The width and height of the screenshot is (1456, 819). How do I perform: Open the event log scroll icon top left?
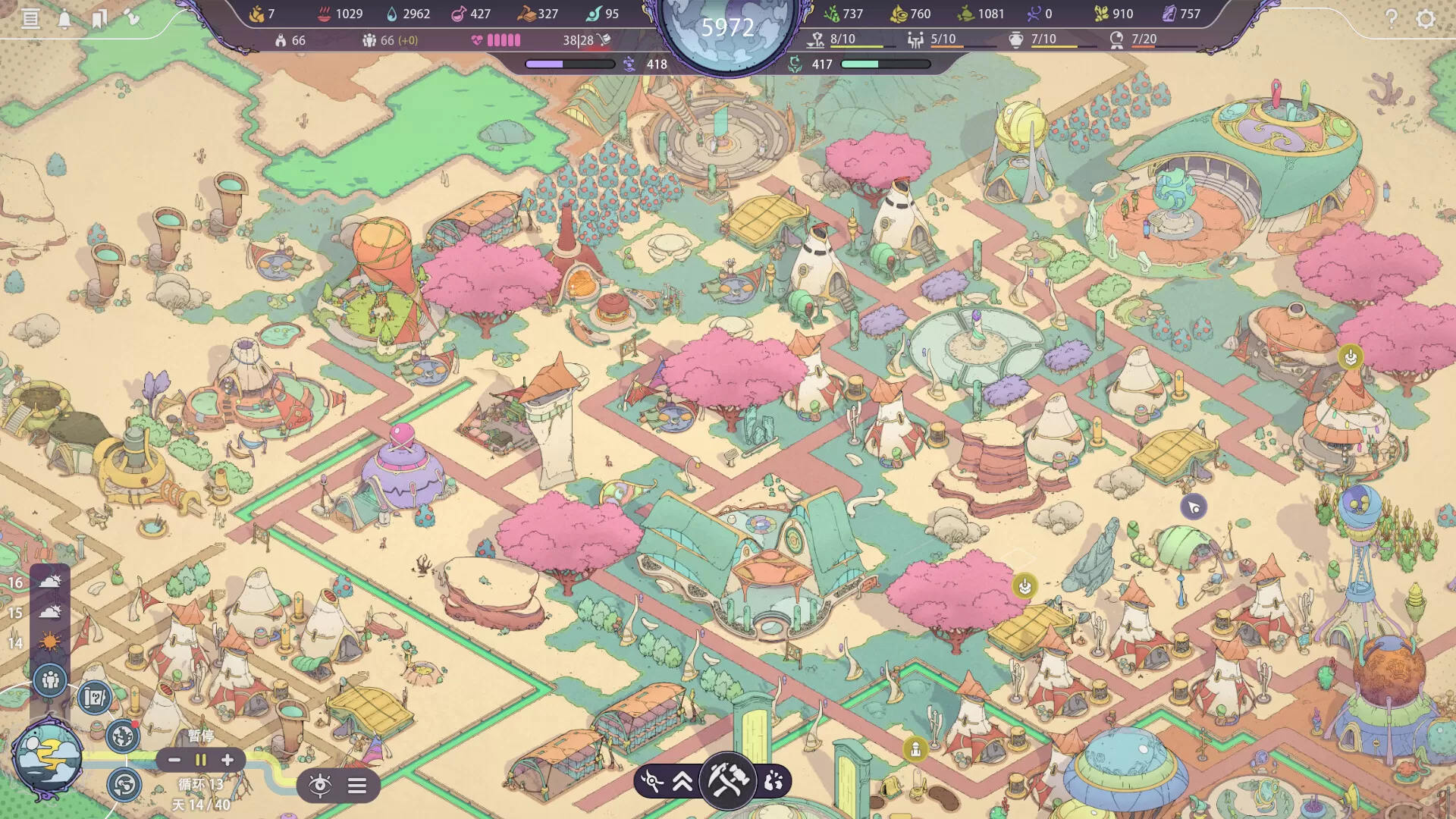30,18
